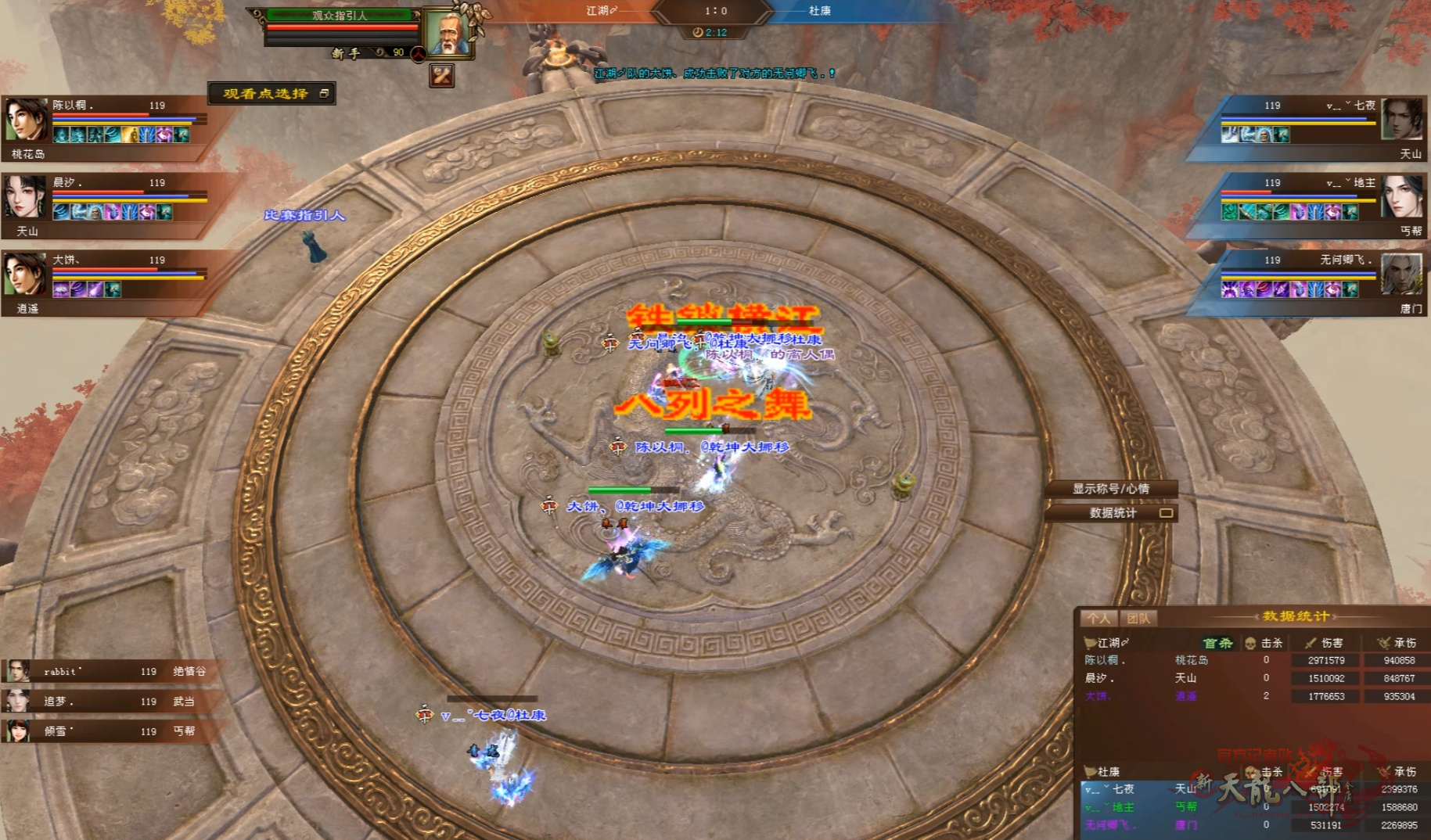Viewport: 1431px width, 840px height.
Task: Click the 观众指引人 elder portrait
Action: [x=447, y=33]
